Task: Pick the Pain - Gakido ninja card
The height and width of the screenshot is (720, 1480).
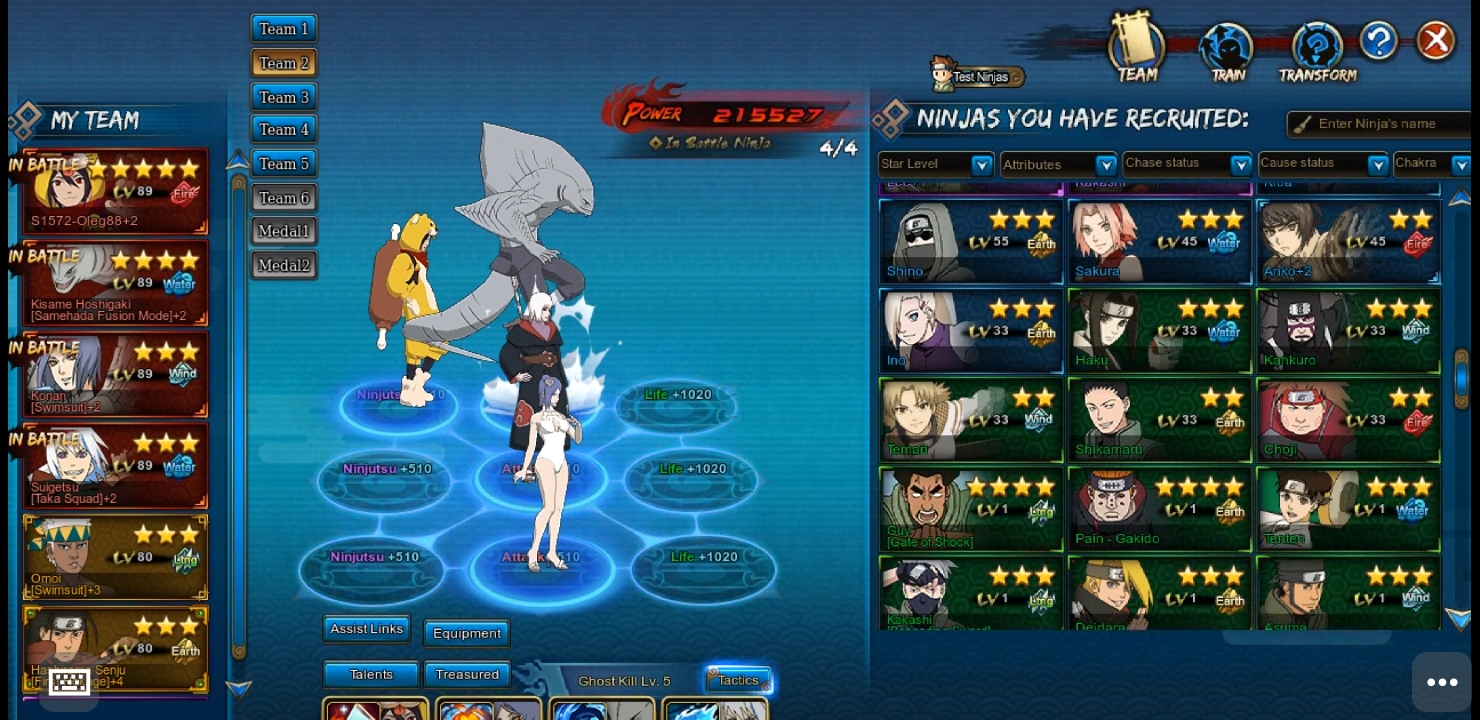Action: pos(1159,509)
